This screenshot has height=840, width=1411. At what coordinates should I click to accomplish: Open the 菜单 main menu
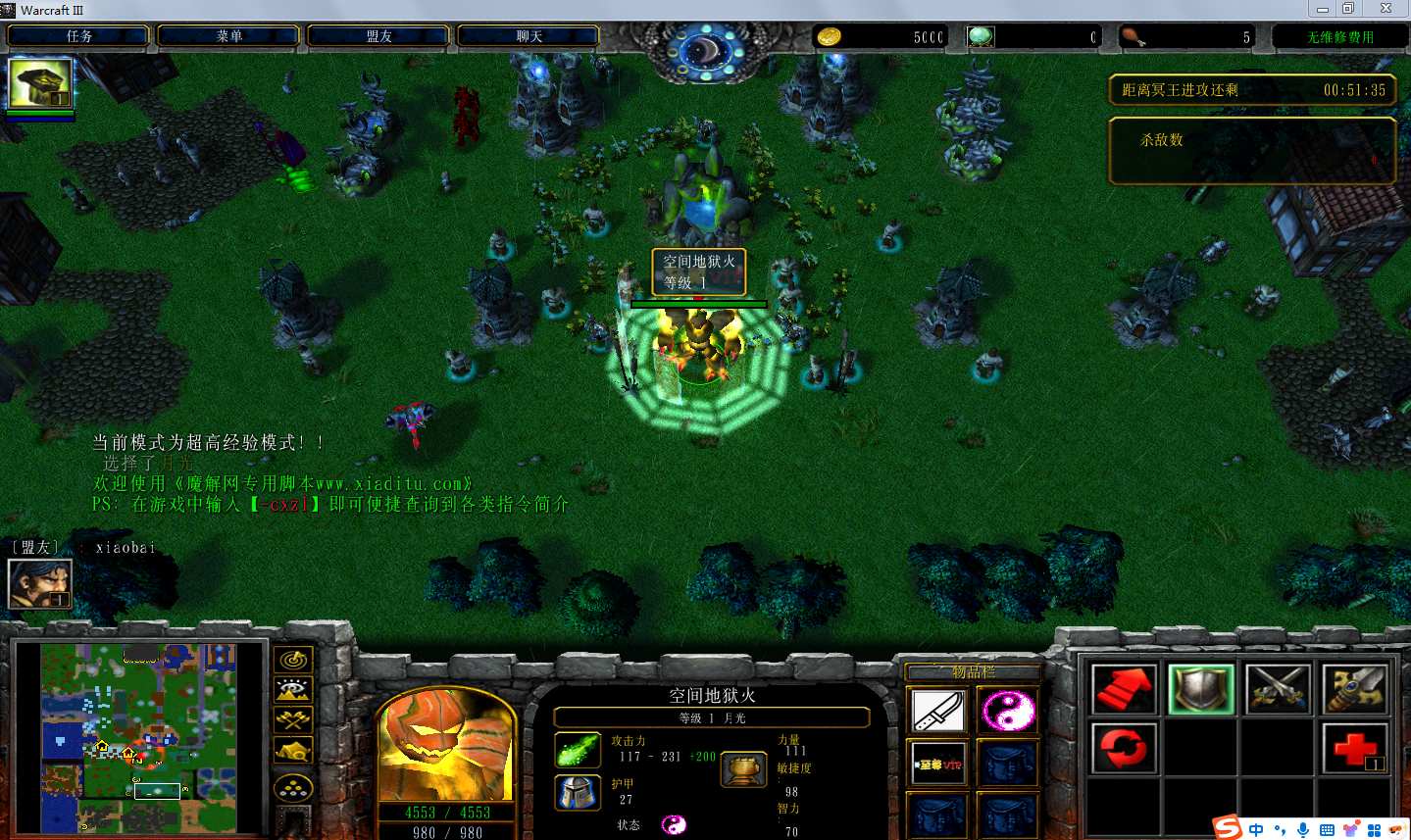[x=228, y=36]
